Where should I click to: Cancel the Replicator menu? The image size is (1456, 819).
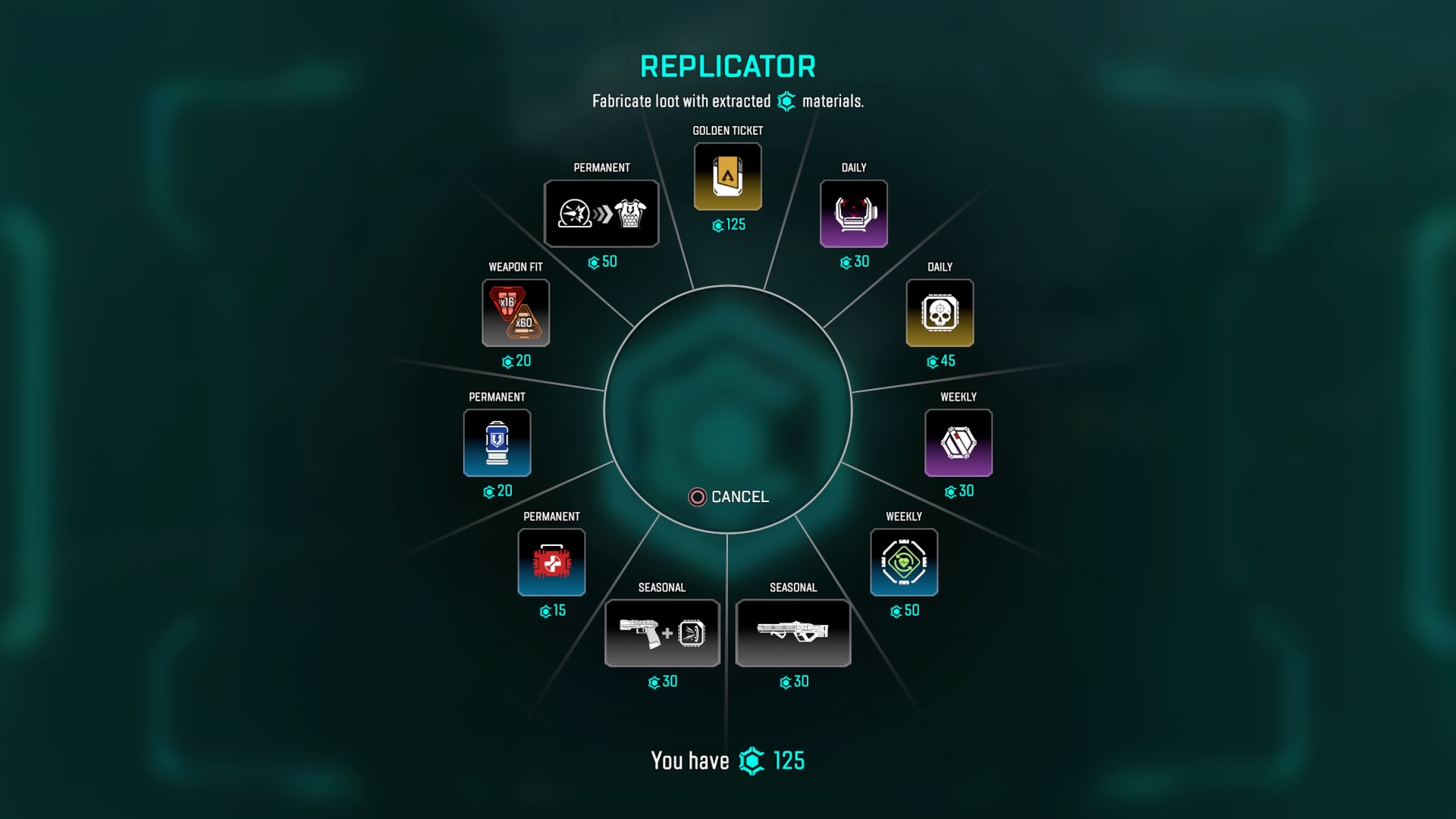(x=728, y=497)
